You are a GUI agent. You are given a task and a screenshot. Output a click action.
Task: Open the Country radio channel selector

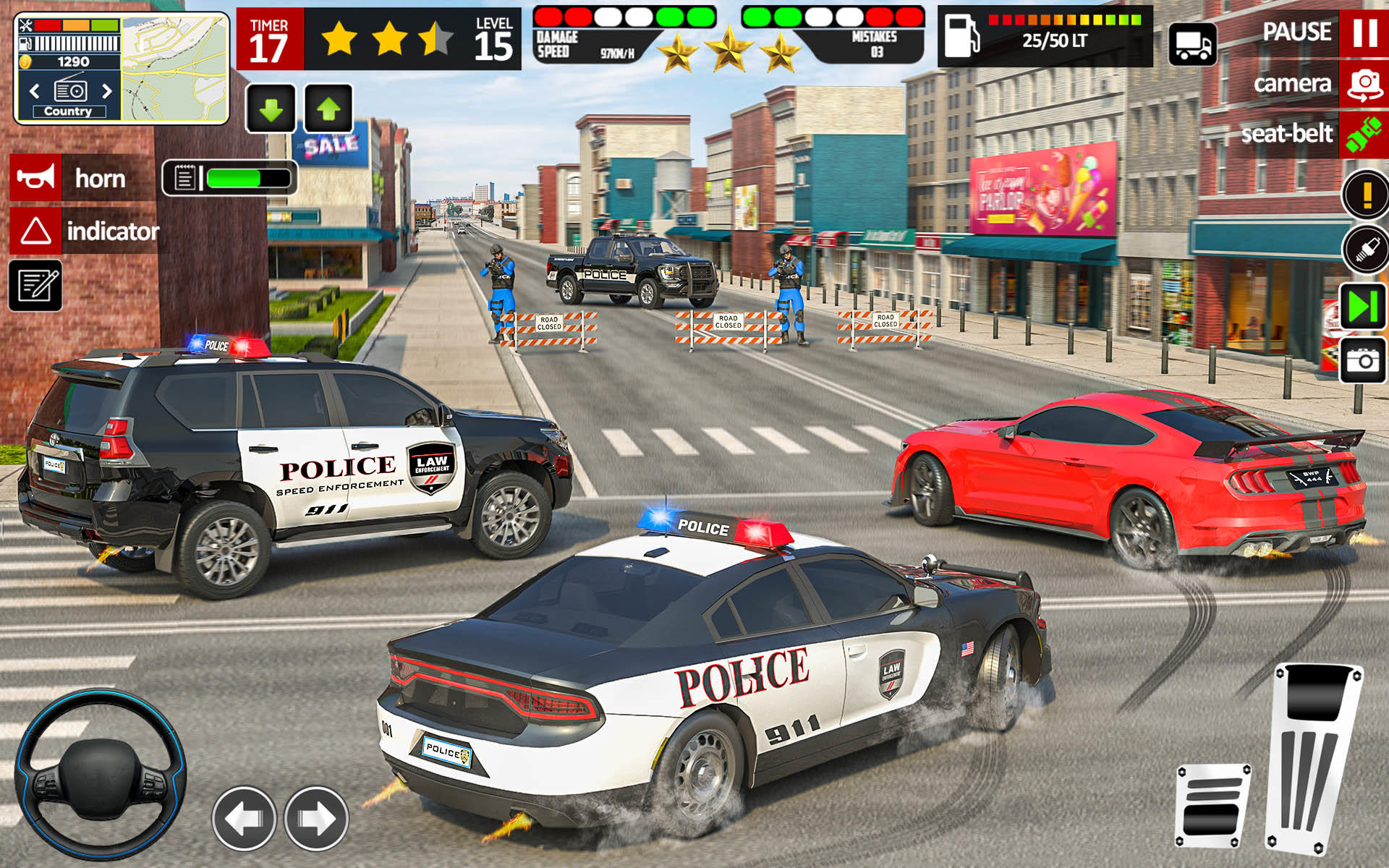pos(69,111)
